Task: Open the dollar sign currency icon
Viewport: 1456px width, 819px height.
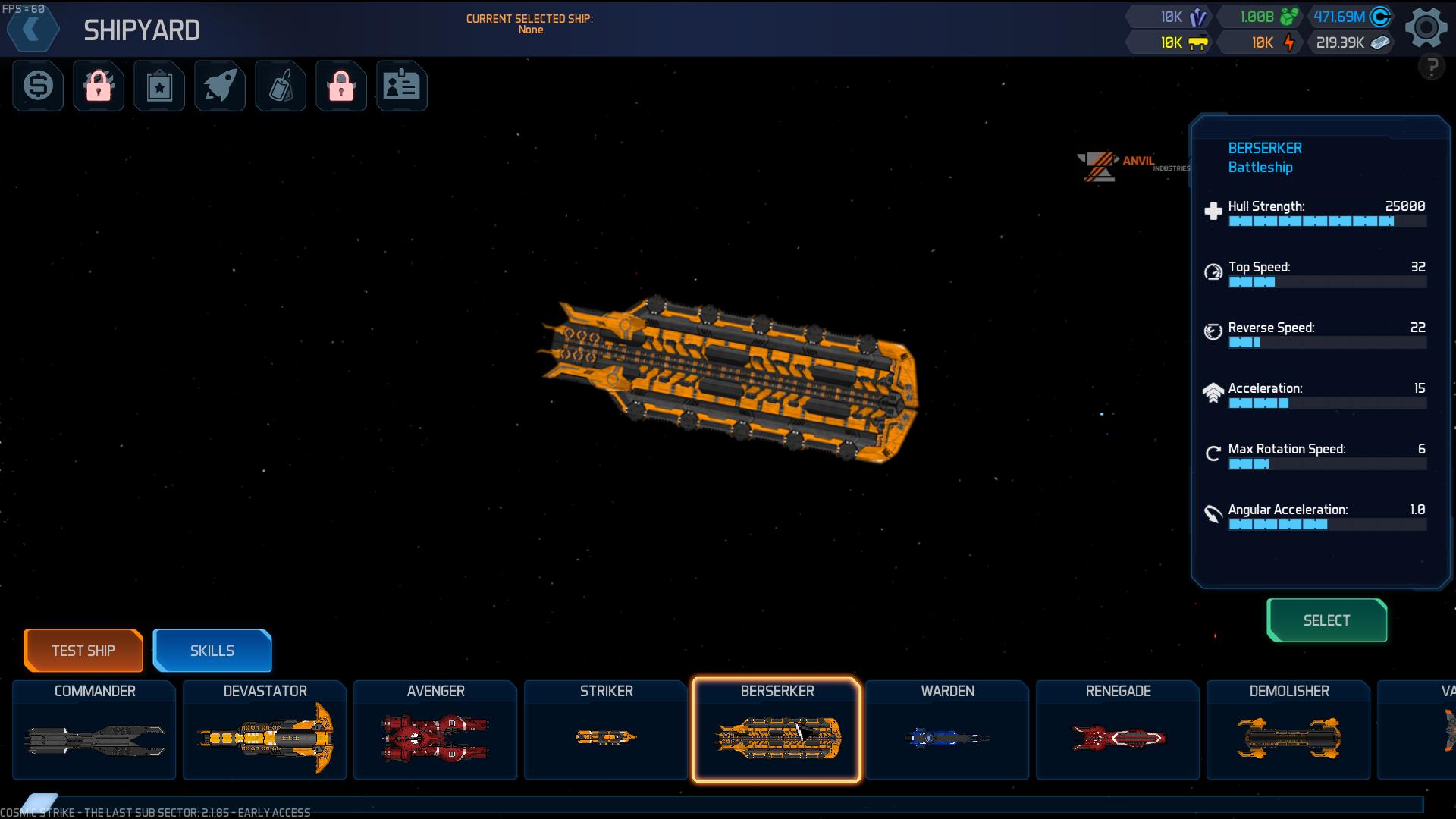Action: pyautogui.click(x=37, y=86)
